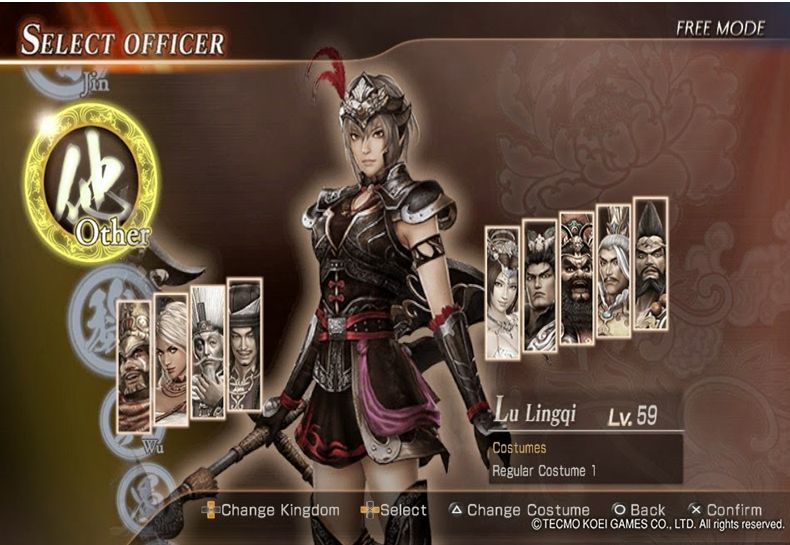Image resolution: width=790 pixels, height=545 pixels.
Task: Choose the horned-helmet bearded officer portrait
Action: [134, 366]
